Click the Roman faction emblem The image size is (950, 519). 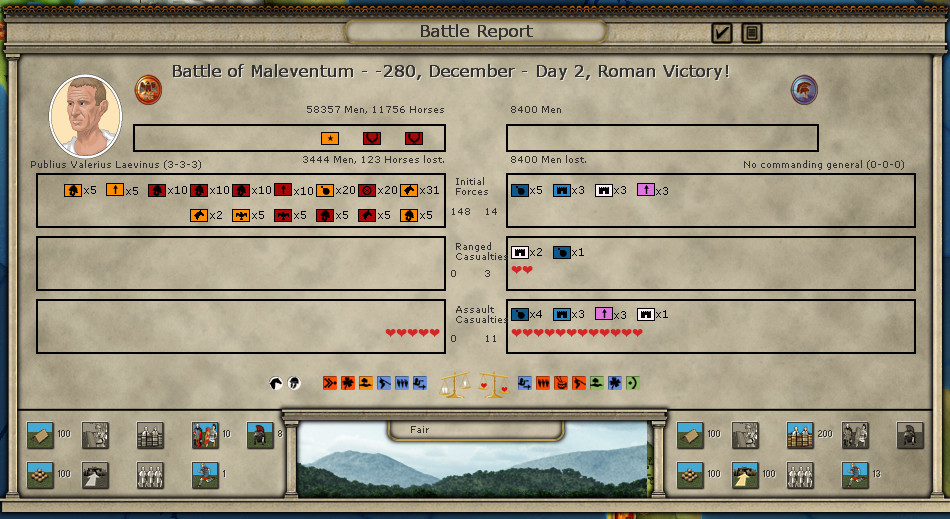pyautogui.click(x=148, y=89)
